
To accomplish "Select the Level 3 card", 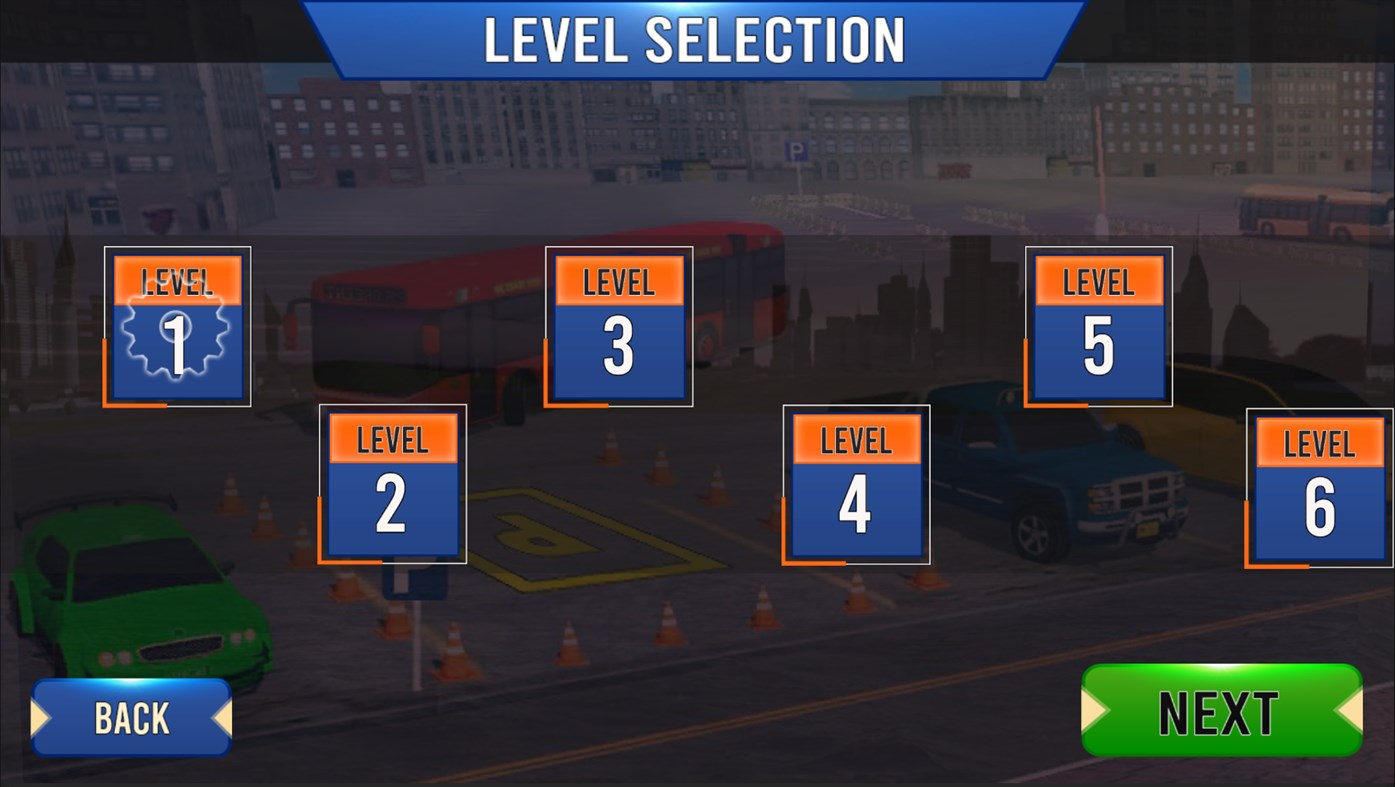I will [x=617, y=325].
